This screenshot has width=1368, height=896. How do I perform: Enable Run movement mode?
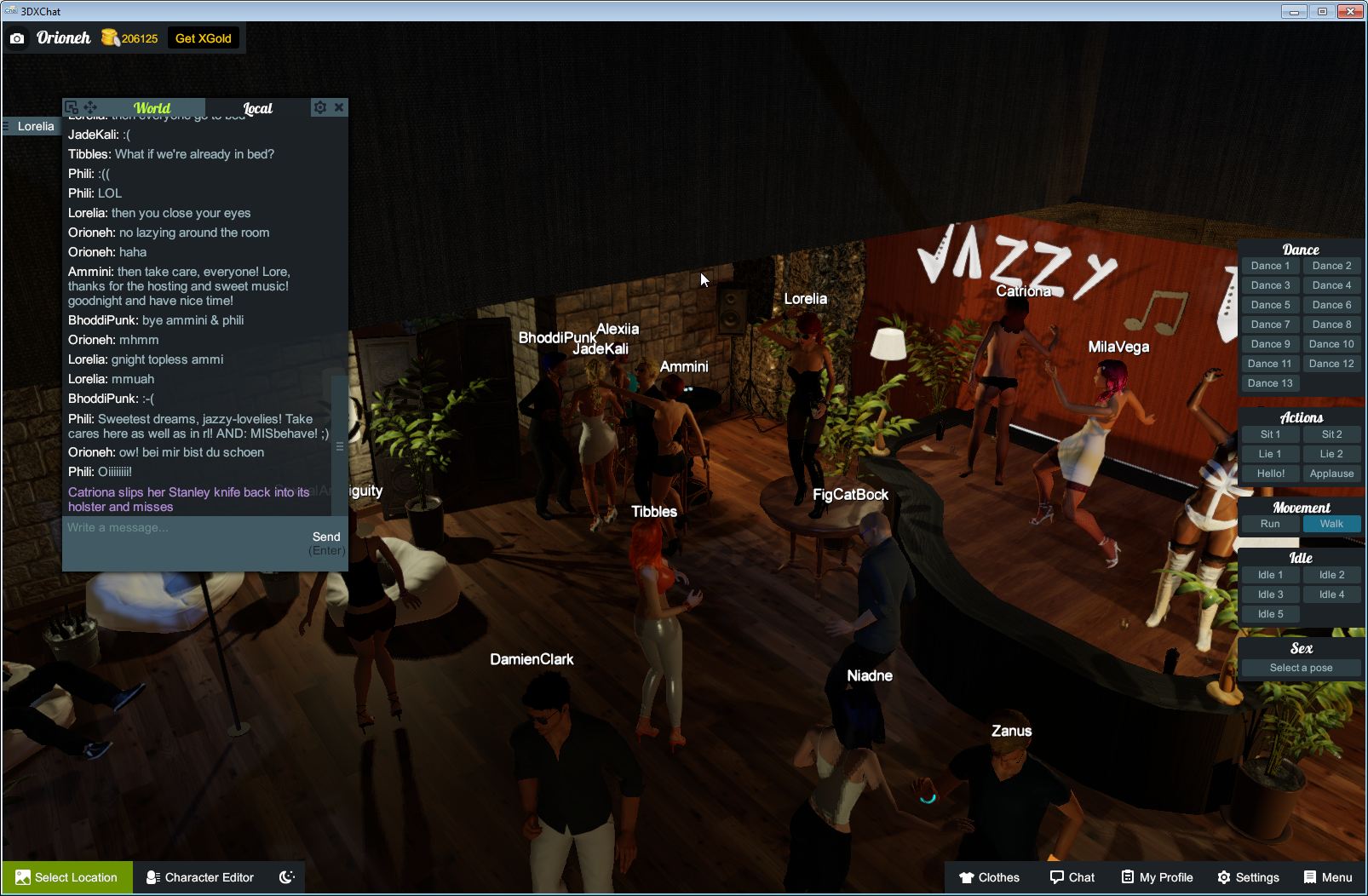click(1270, 524)
